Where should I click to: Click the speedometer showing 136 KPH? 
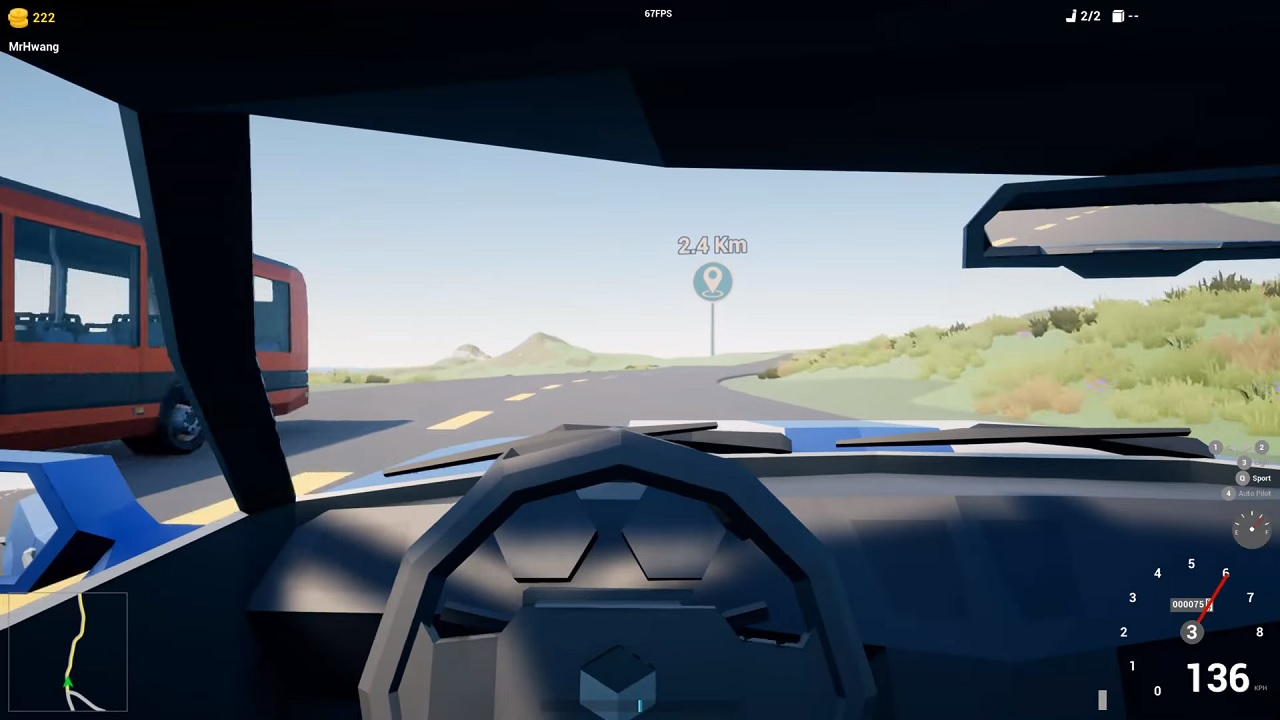(1216, 678)
